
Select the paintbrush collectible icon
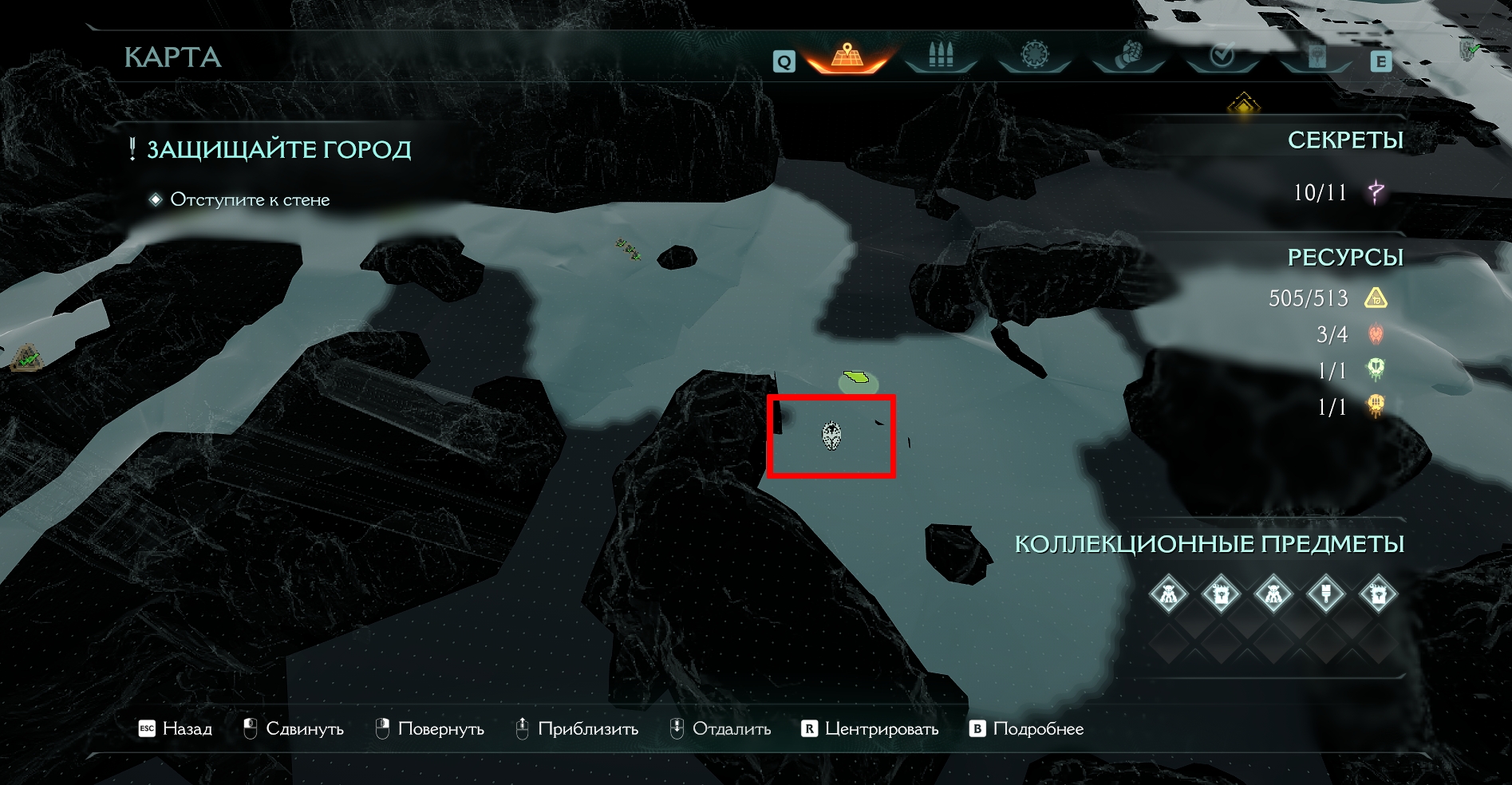[1325, 594]
